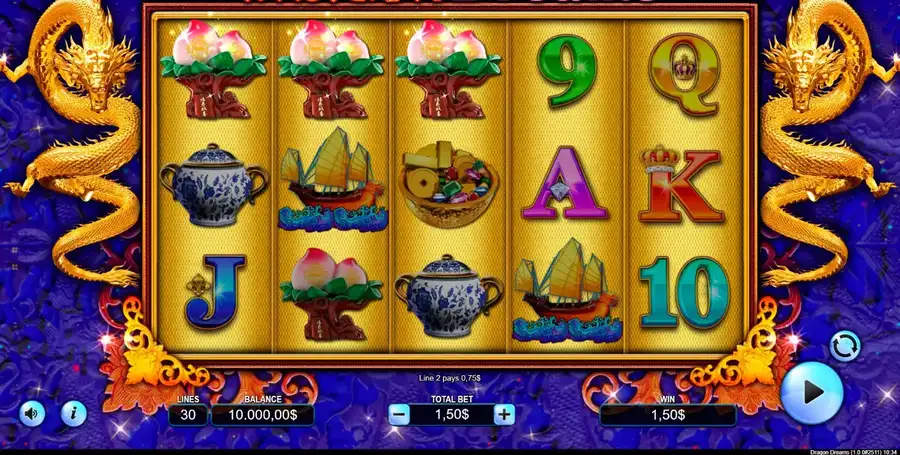Spin the reels with the play button
900x455 pixels.
[811, 392]
